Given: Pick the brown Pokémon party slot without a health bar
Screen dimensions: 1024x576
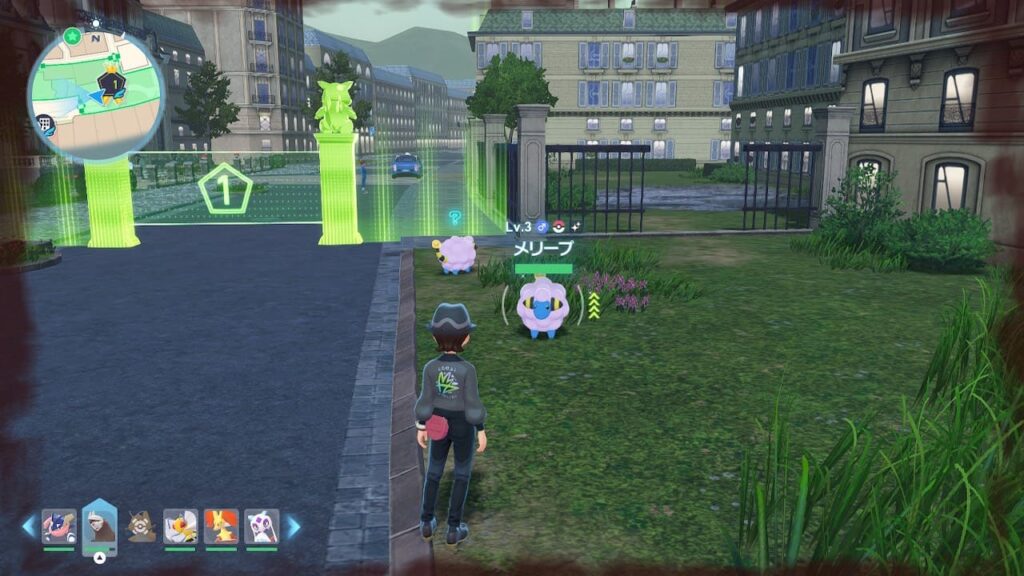Looking at the screenshot, I should coord(141,526).
